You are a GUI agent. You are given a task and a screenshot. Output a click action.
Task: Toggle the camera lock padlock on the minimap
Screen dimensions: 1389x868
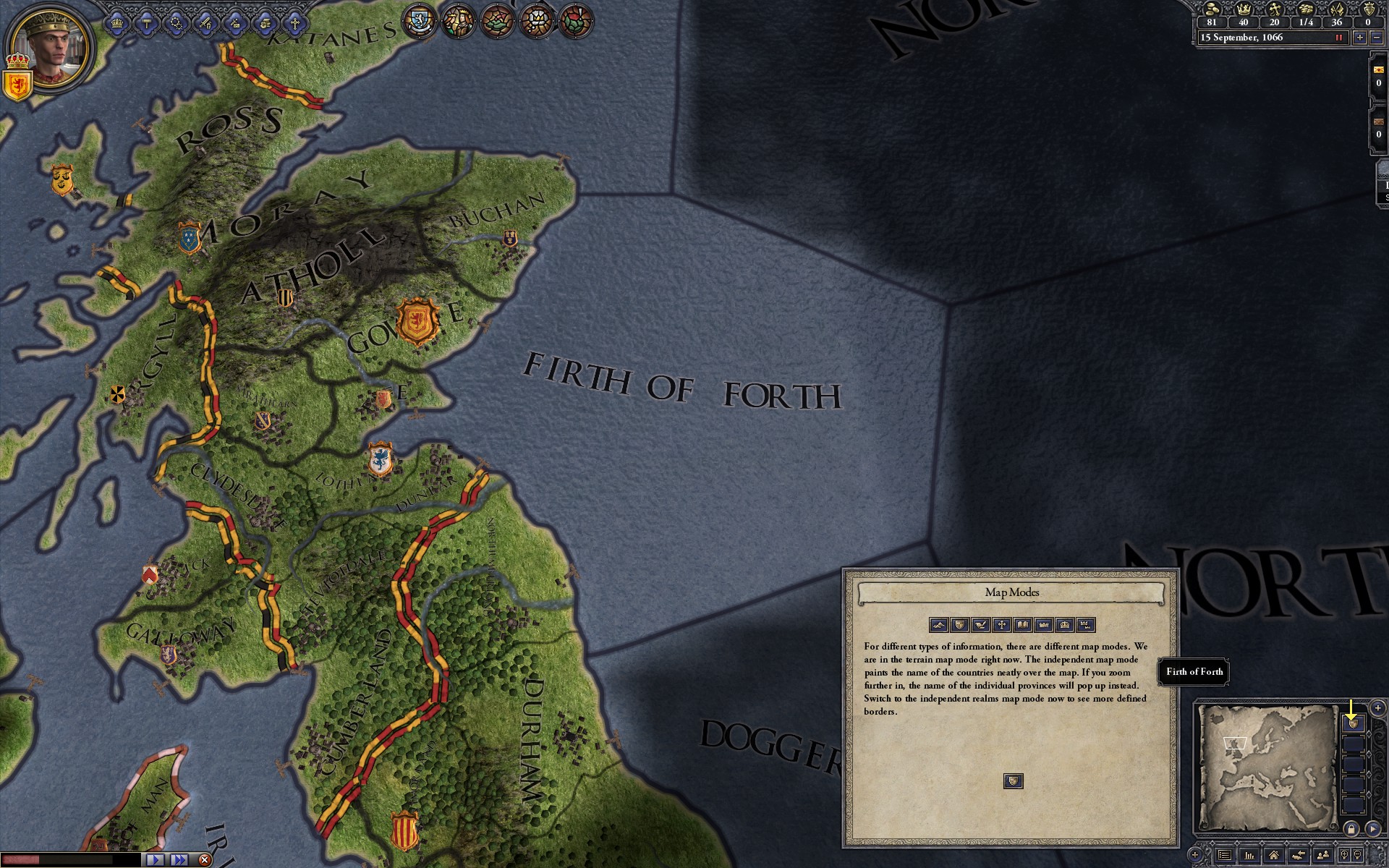(1352, 829)
